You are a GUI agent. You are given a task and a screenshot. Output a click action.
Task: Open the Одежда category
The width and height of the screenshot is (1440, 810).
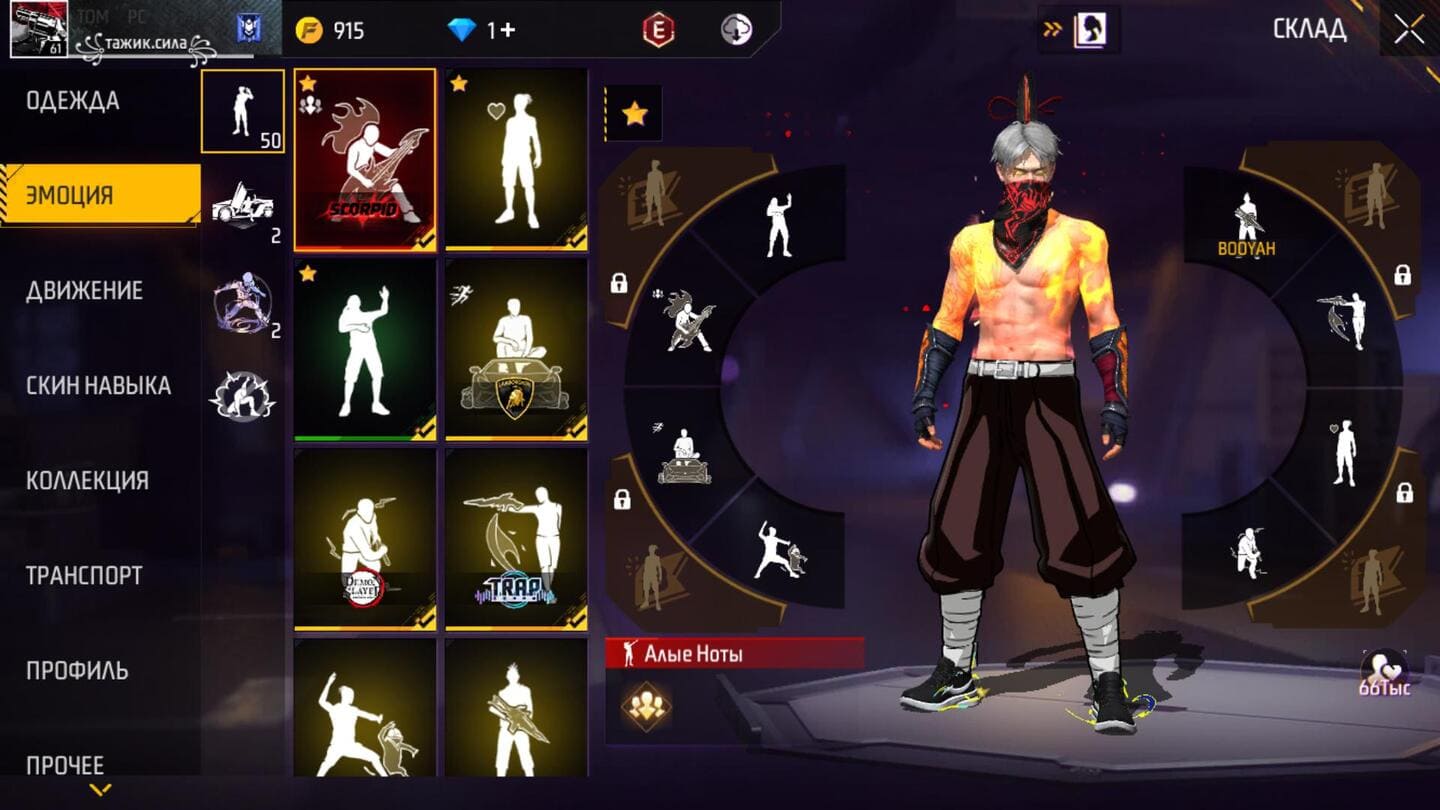click(x=73, y=101)
